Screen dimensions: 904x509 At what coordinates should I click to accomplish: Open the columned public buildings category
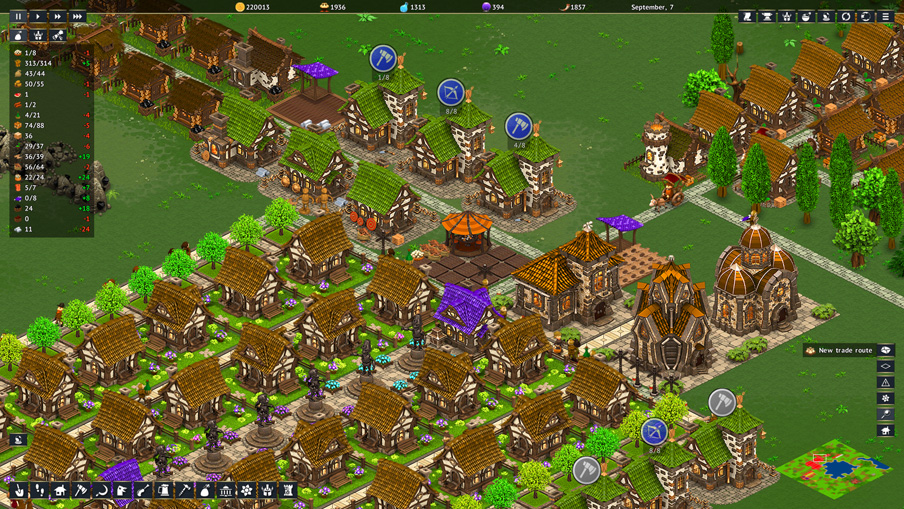coord(226,491)
